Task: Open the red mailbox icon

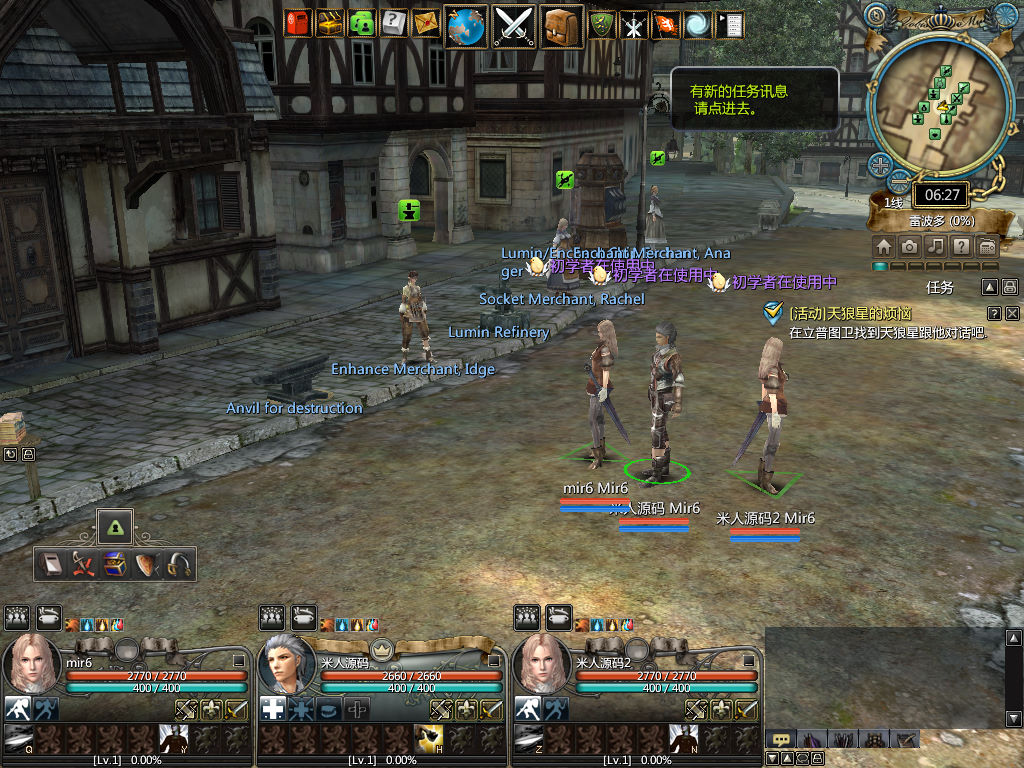Action: pos(298,23)
